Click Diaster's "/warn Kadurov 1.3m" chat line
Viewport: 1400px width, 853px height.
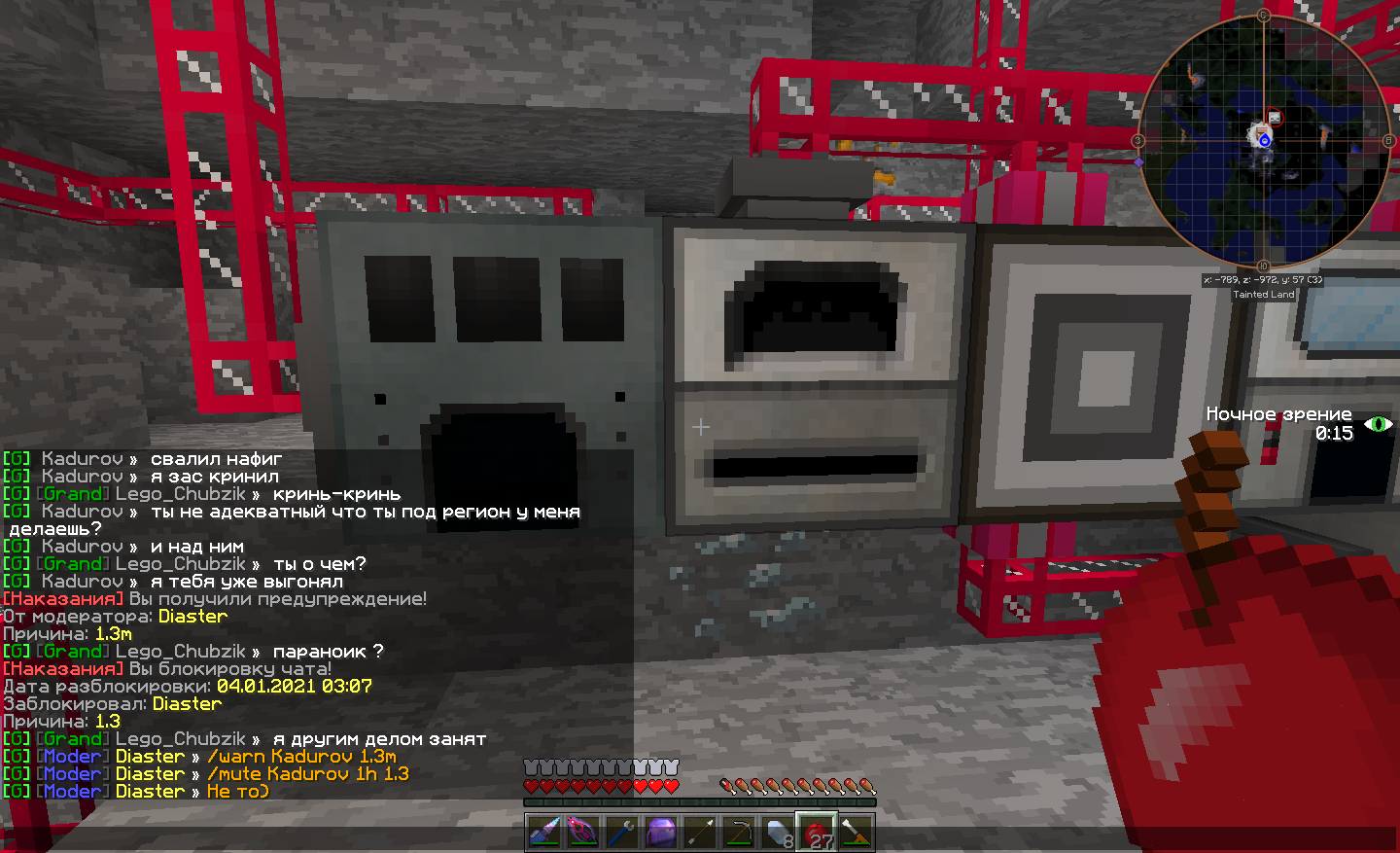(x=301, y=757)
